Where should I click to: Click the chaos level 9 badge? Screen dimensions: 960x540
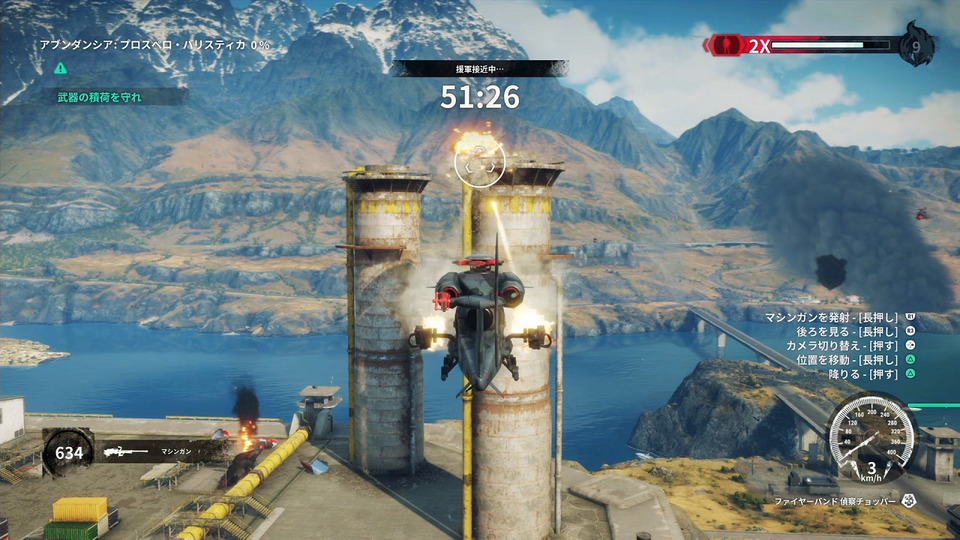[x=916, y=44]
